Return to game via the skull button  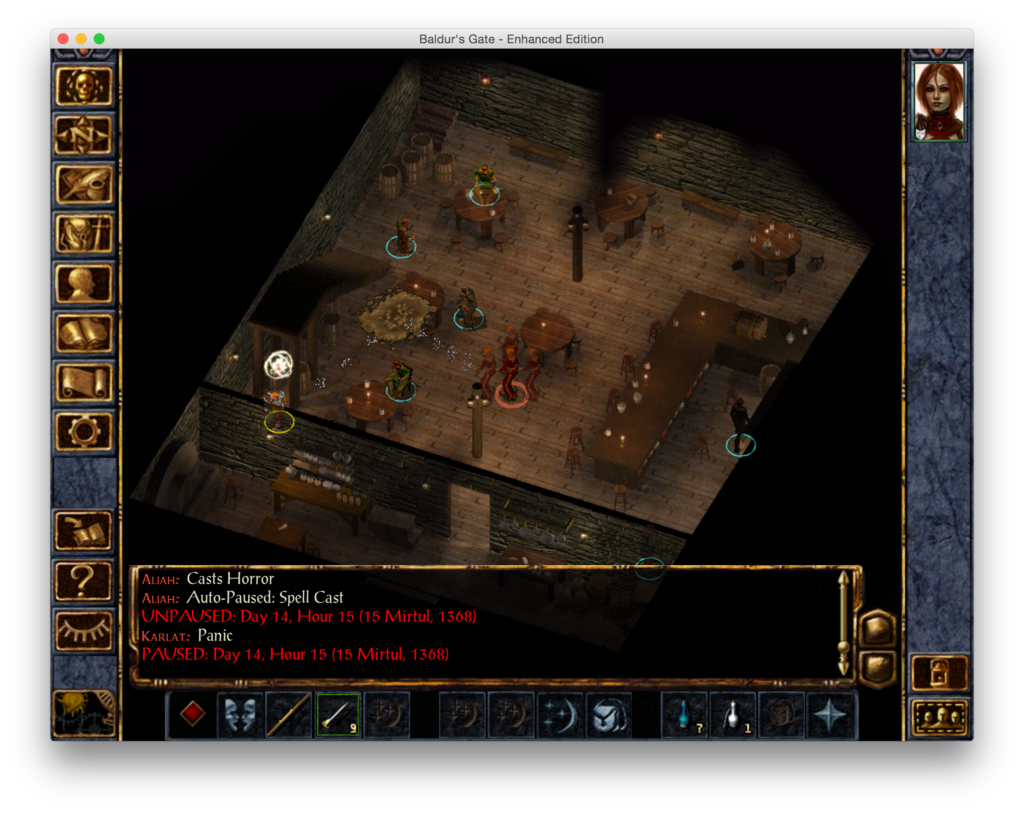[84, 86]
